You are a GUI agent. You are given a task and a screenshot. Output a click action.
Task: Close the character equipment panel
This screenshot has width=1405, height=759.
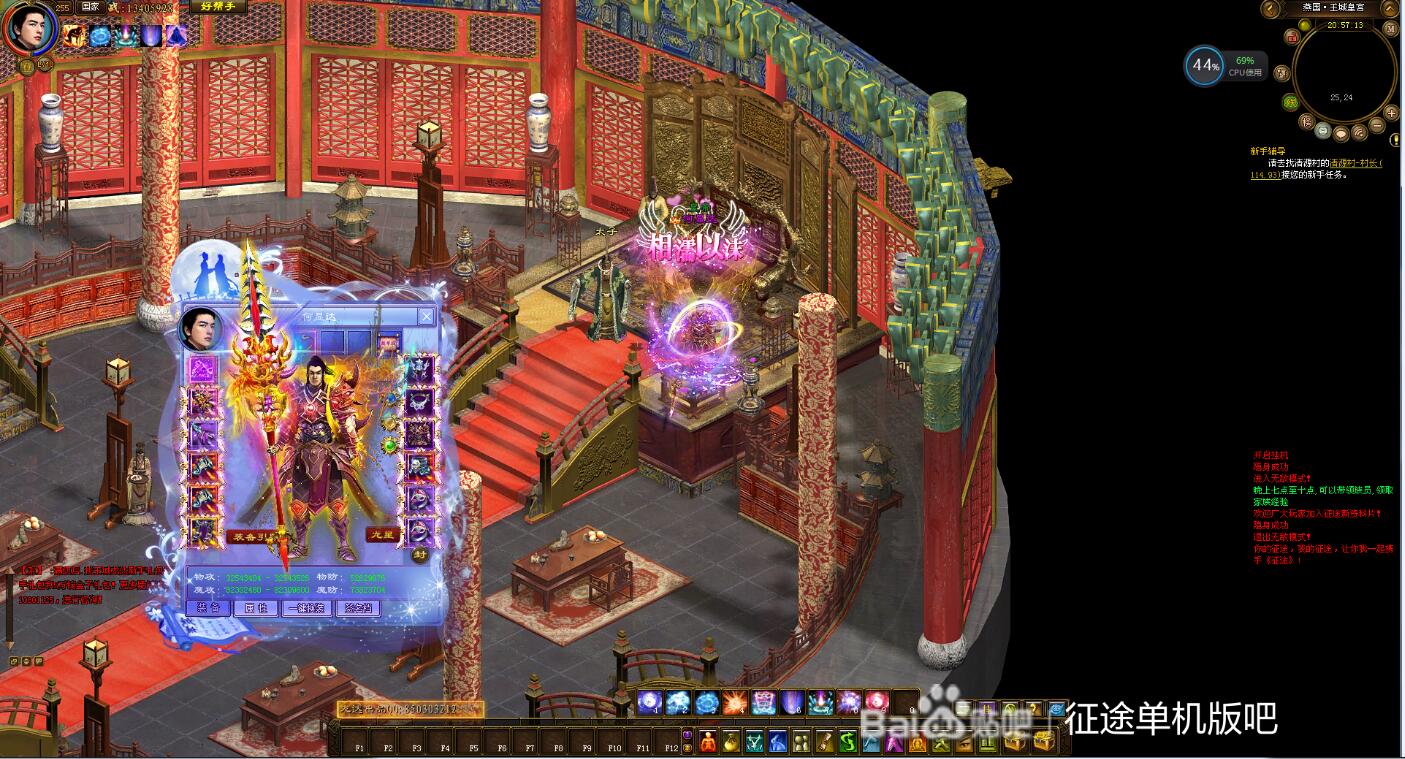tap(426, 316)
